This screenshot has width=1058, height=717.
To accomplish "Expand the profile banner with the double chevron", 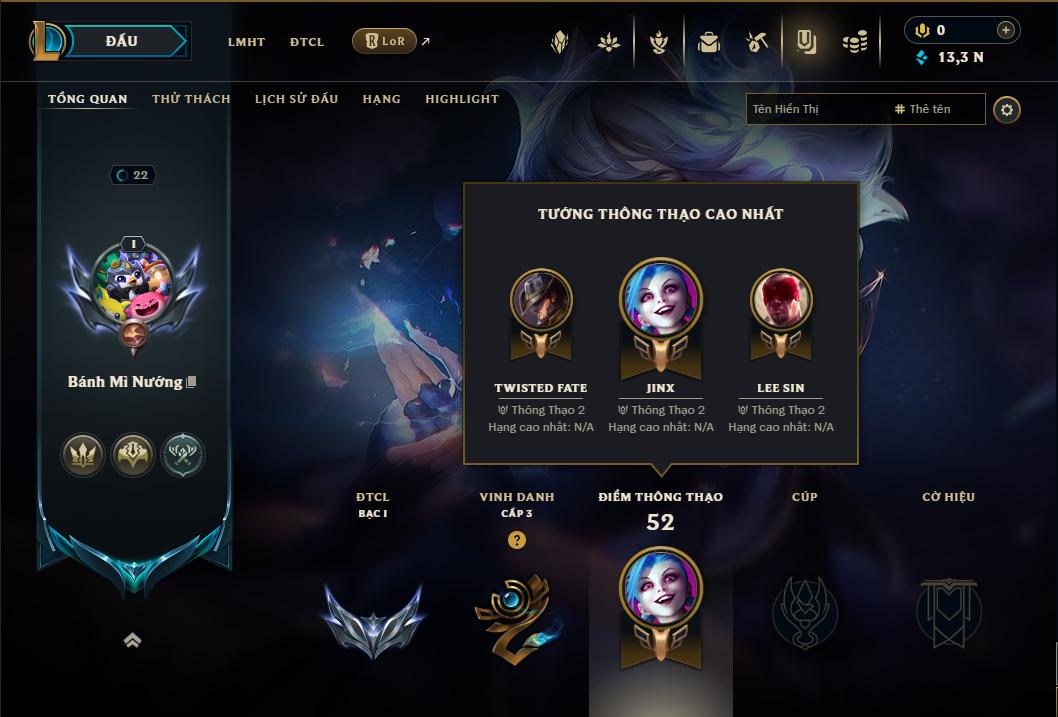I will click(132, 641).
